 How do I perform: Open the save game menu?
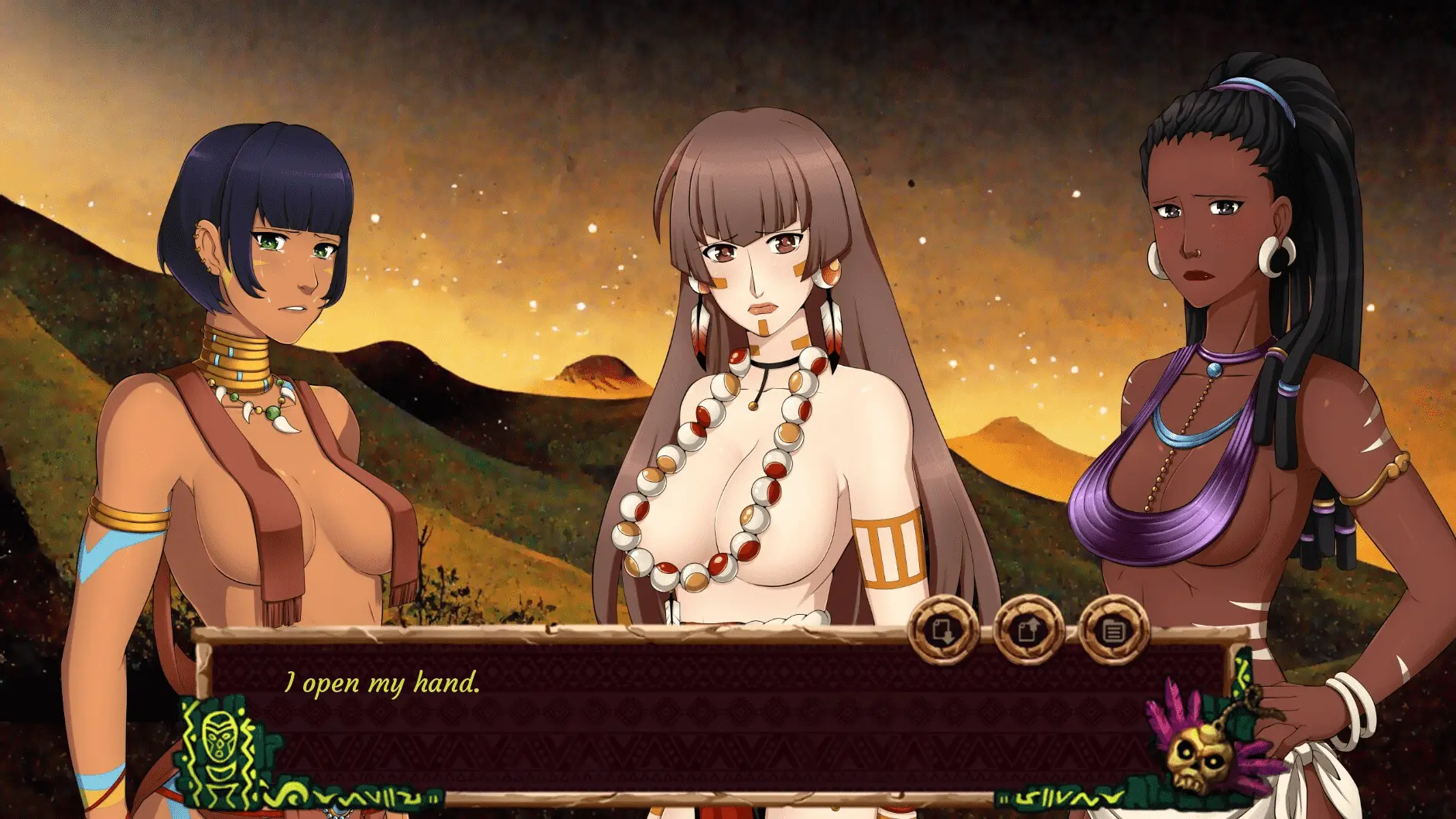tap(942, 630)
